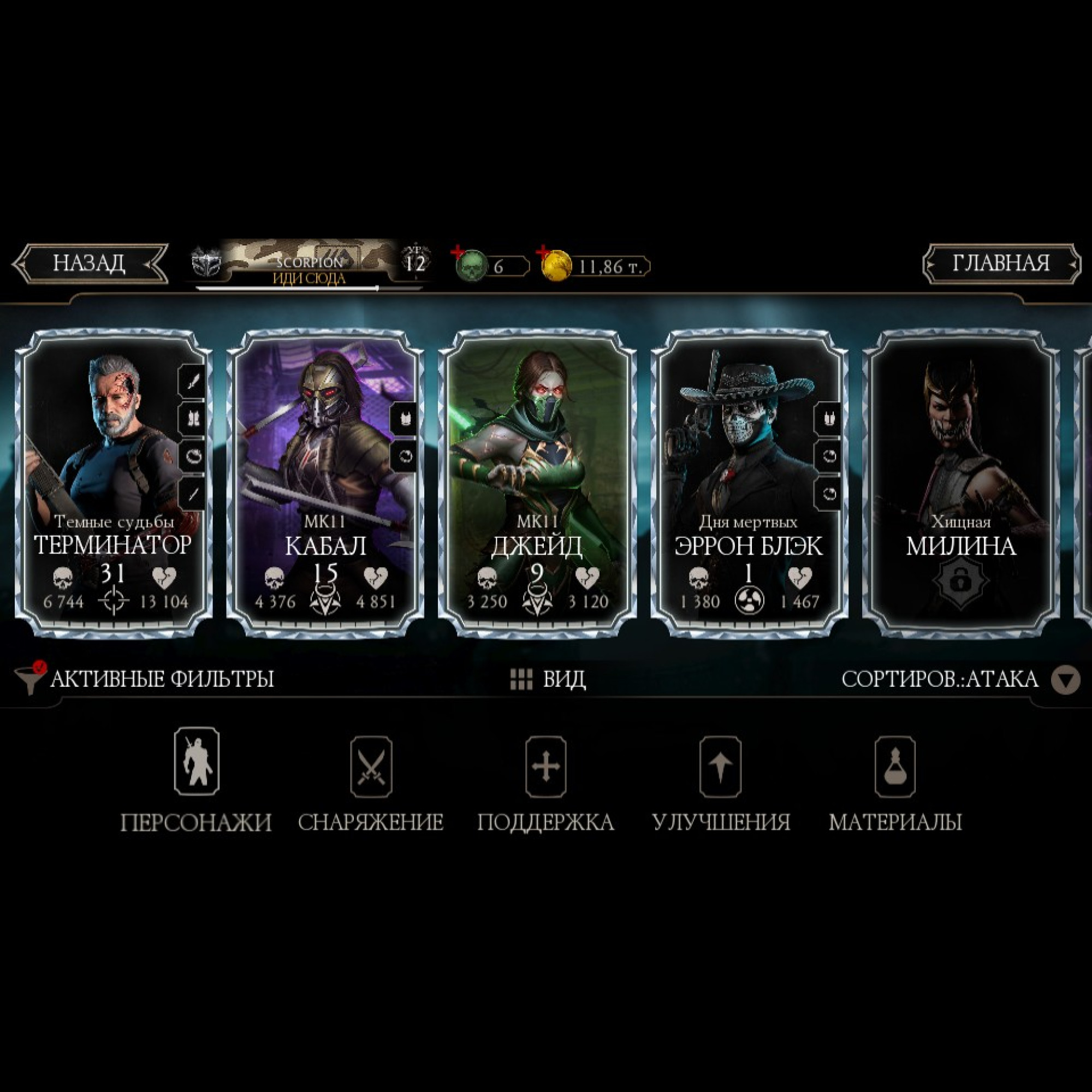The width and height of the screenshot is (1092, 1092).
Task: Switch to the Снаряжение tab
Action: click(371, 781)
